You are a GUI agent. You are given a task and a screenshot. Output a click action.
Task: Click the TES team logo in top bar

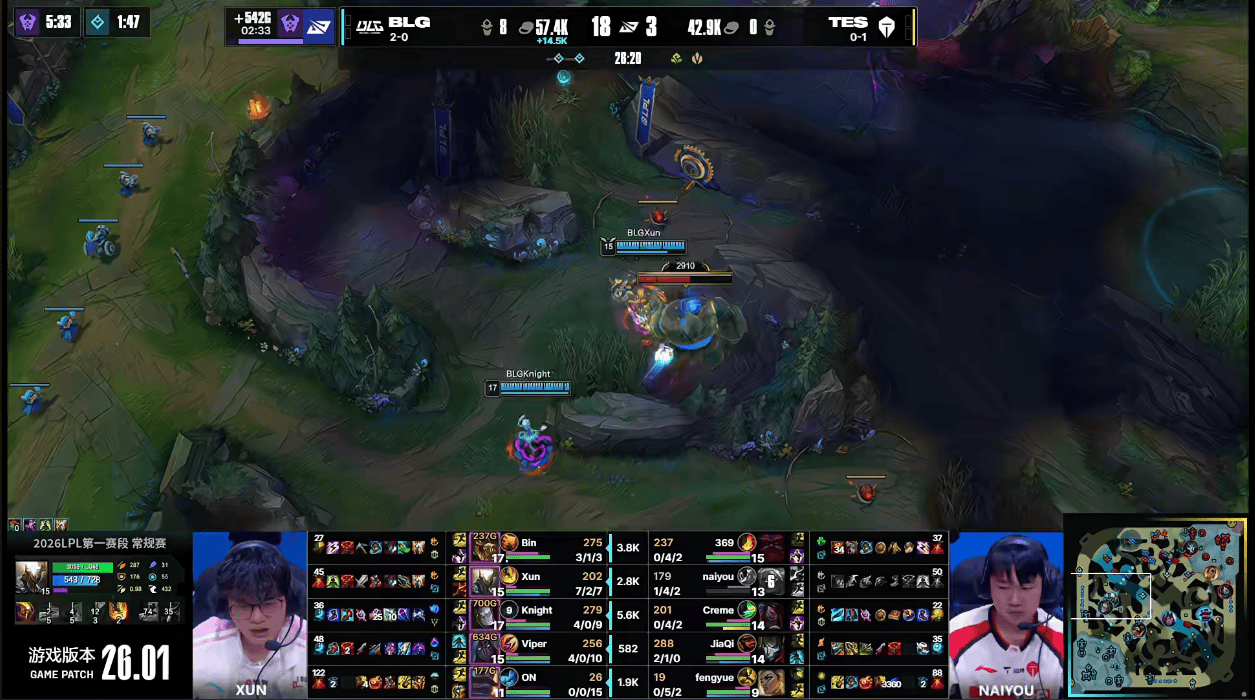point(887,27)
